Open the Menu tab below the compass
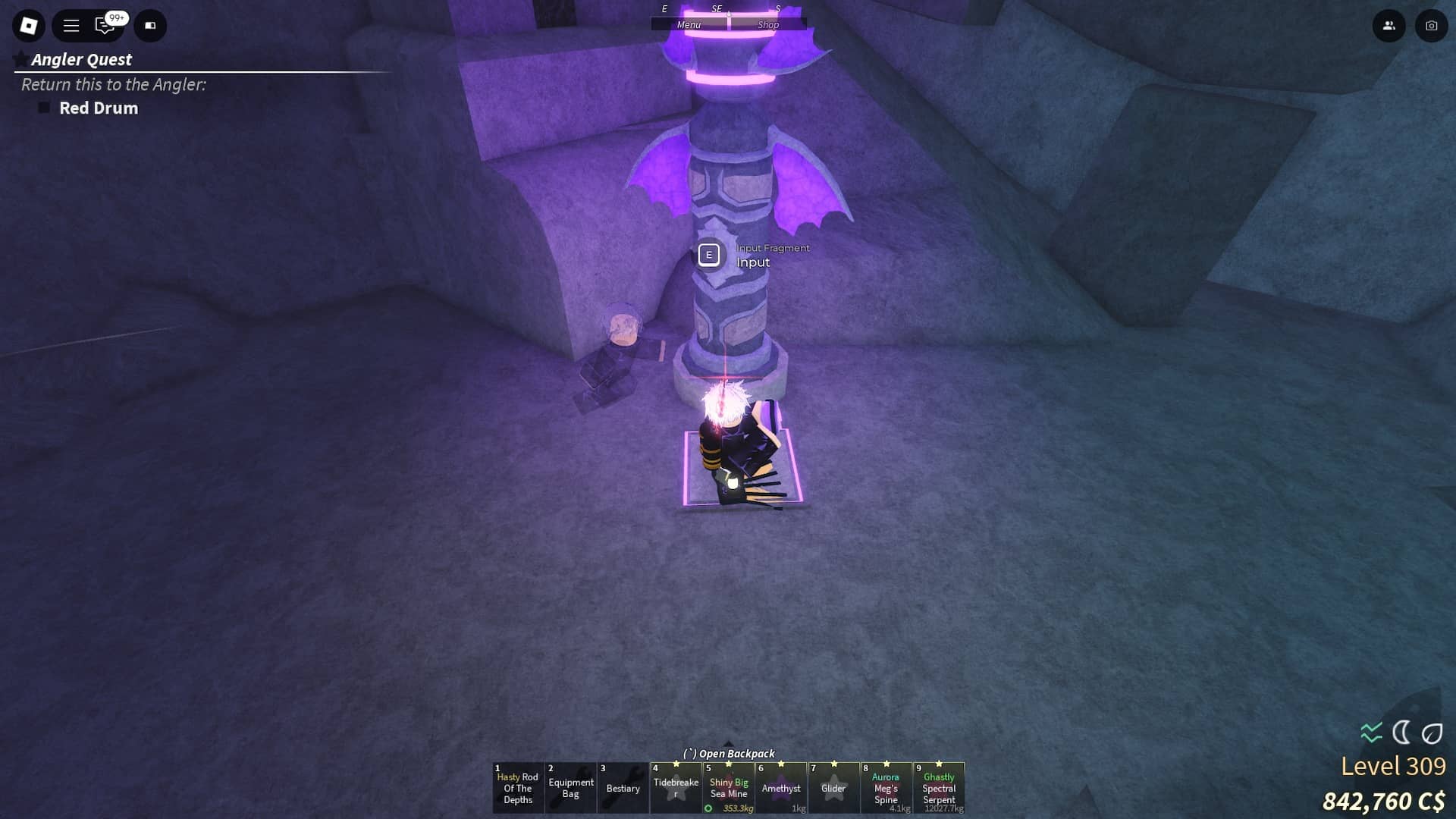The image size is (1456, 819). pos(689,24)
